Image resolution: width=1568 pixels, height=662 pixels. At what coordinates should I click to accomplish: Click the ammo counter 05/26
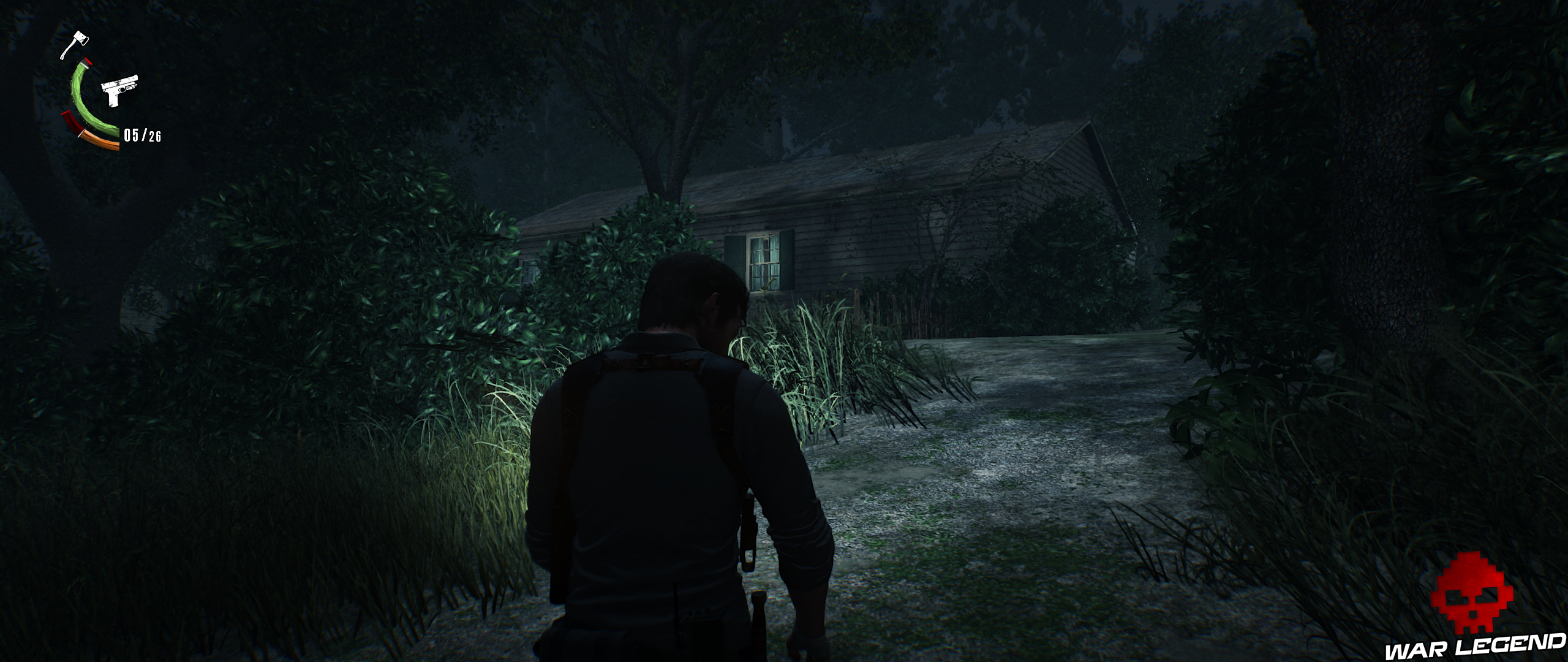[141, 135]
